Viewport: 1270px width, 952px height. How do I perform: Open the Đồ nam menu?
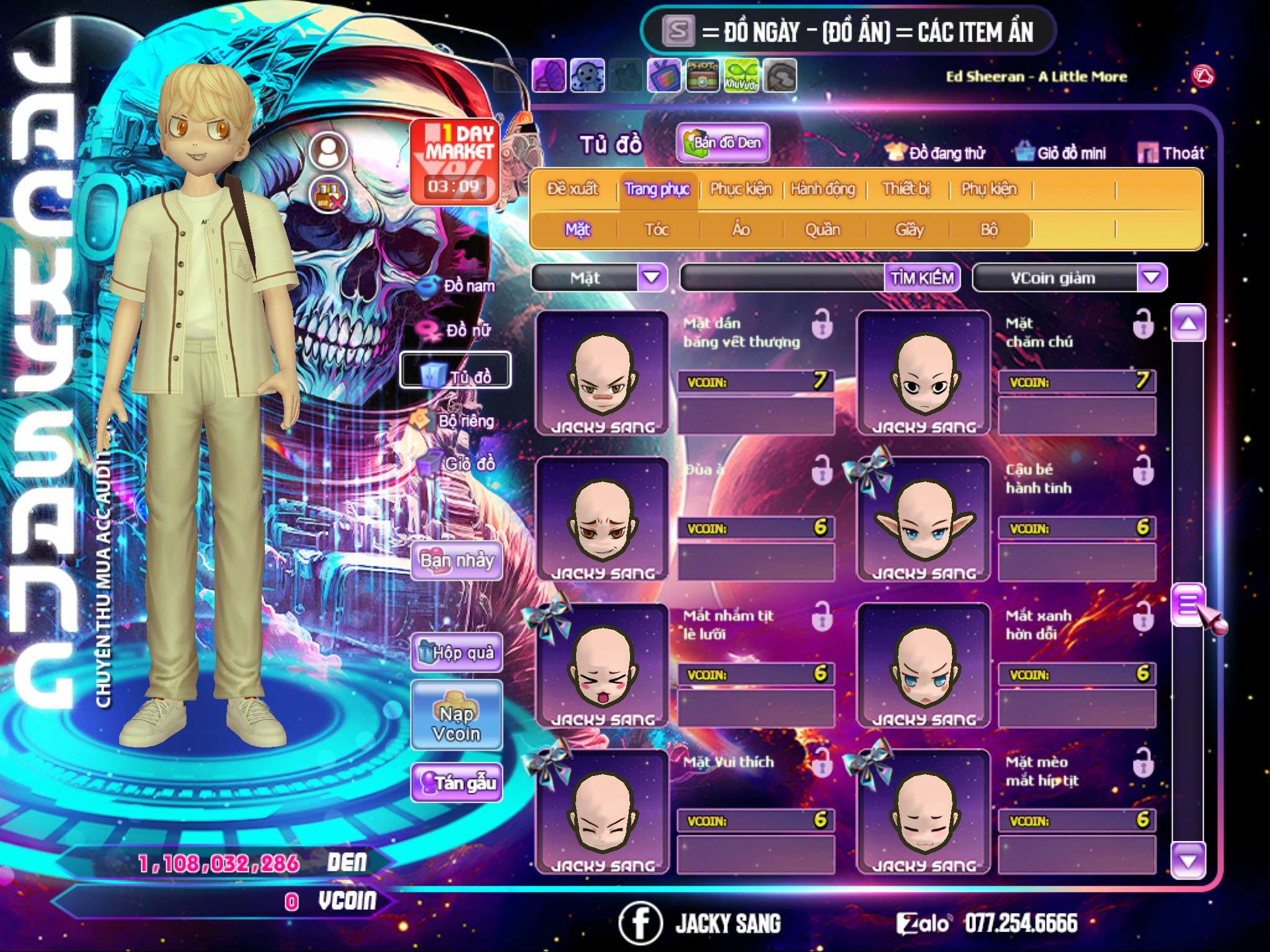coord(458,286)
